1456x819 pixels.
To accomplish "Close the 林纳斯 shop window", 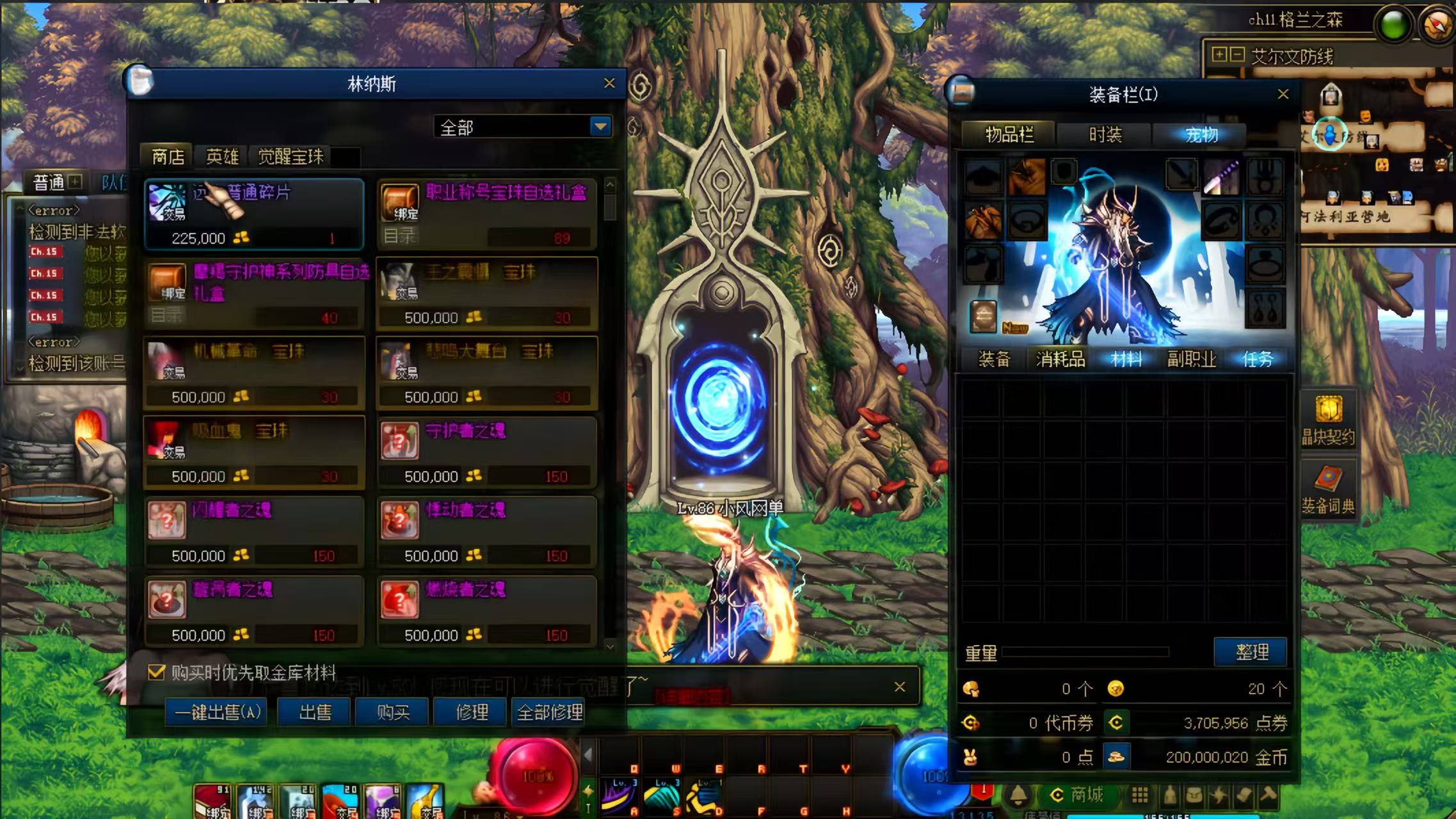I will pos(609,83).
